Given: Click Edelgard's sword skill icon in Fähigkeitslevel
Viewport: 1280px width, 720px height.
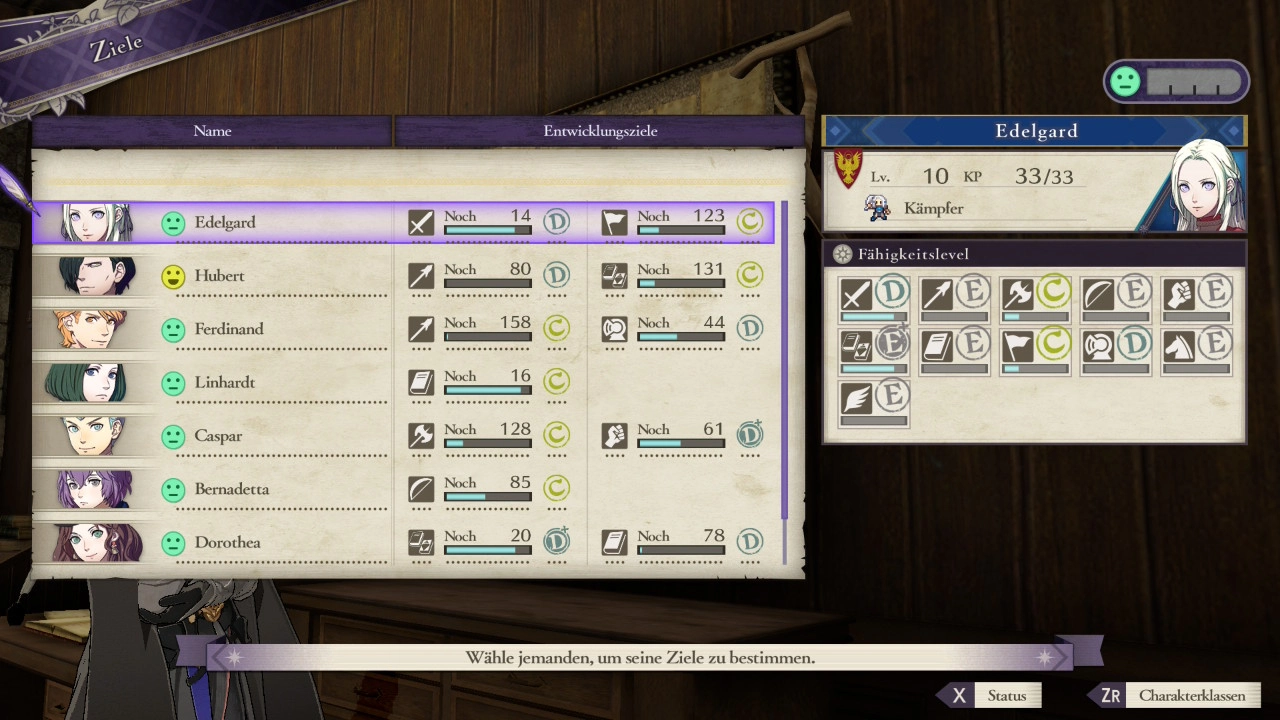Looking at the screenshot, I should click(856, 295).
